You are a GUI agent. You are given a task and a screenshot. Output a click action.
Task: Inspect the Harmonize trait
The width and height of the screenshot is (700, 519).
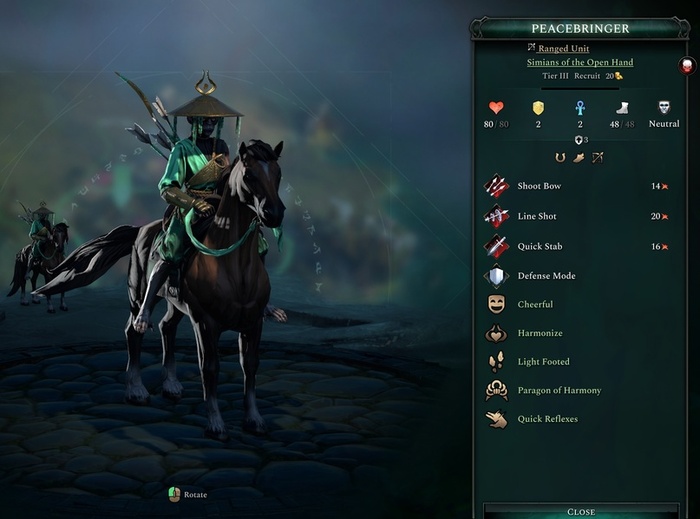click(x=539, y=333)
